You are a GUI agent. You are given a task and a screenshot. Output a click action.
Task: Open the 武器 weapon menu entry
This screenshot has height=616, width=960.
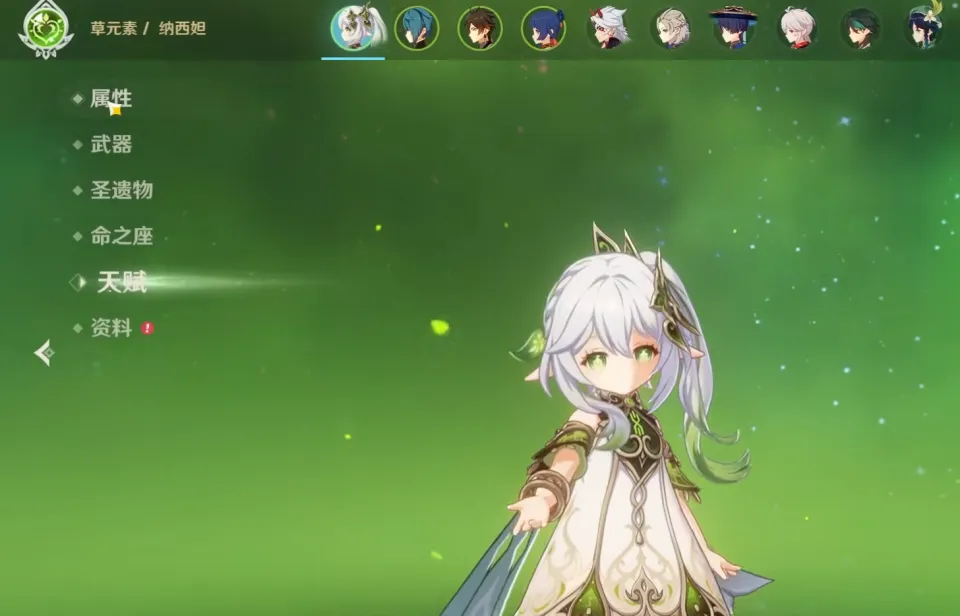111,145
